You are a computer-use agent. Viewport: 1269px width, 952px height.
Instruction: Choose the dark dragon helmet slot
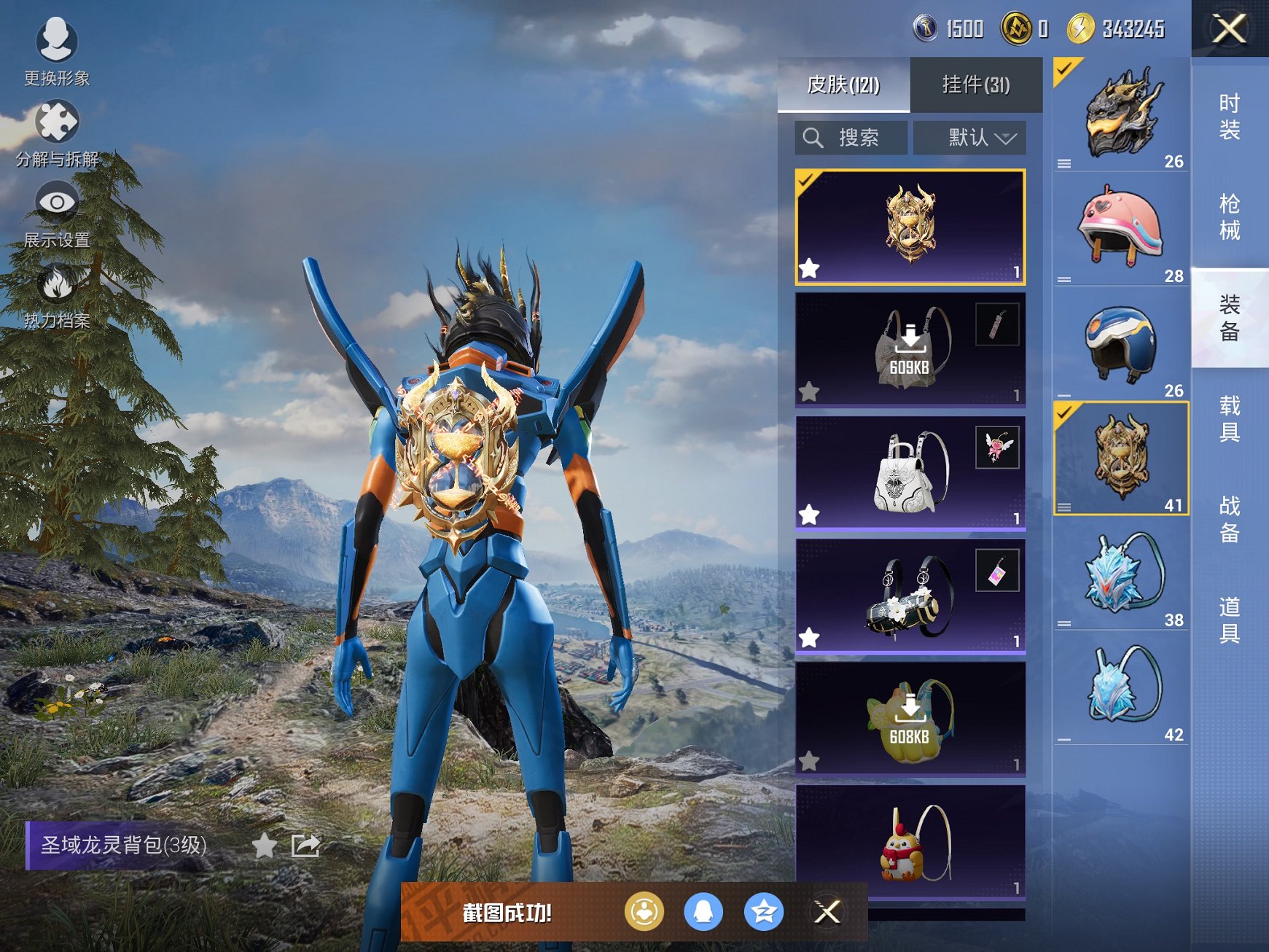click(x=1120, y=113)
